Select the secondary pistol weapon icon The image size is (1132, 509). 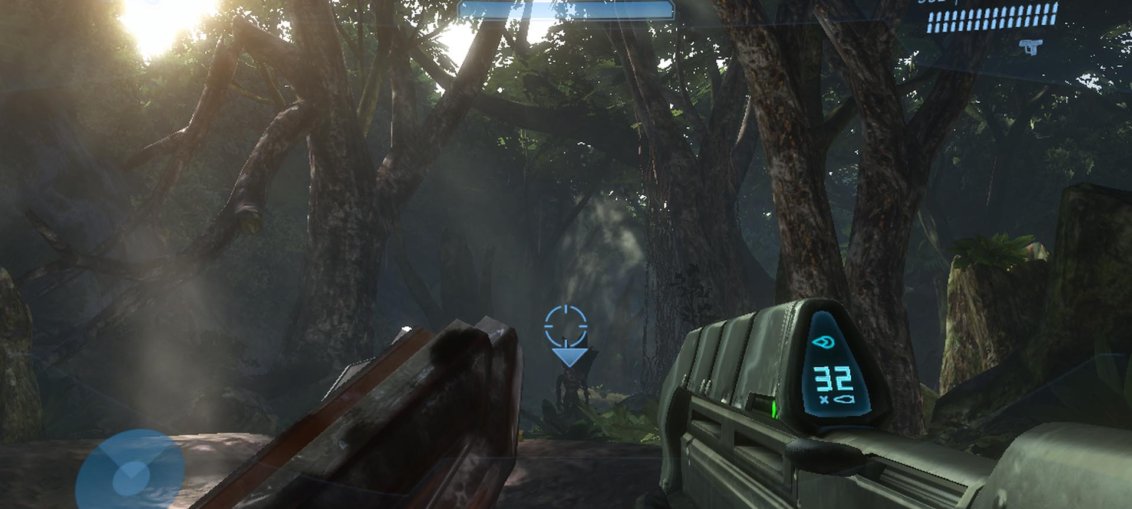pyautogui.click(x=1027, y=46)
